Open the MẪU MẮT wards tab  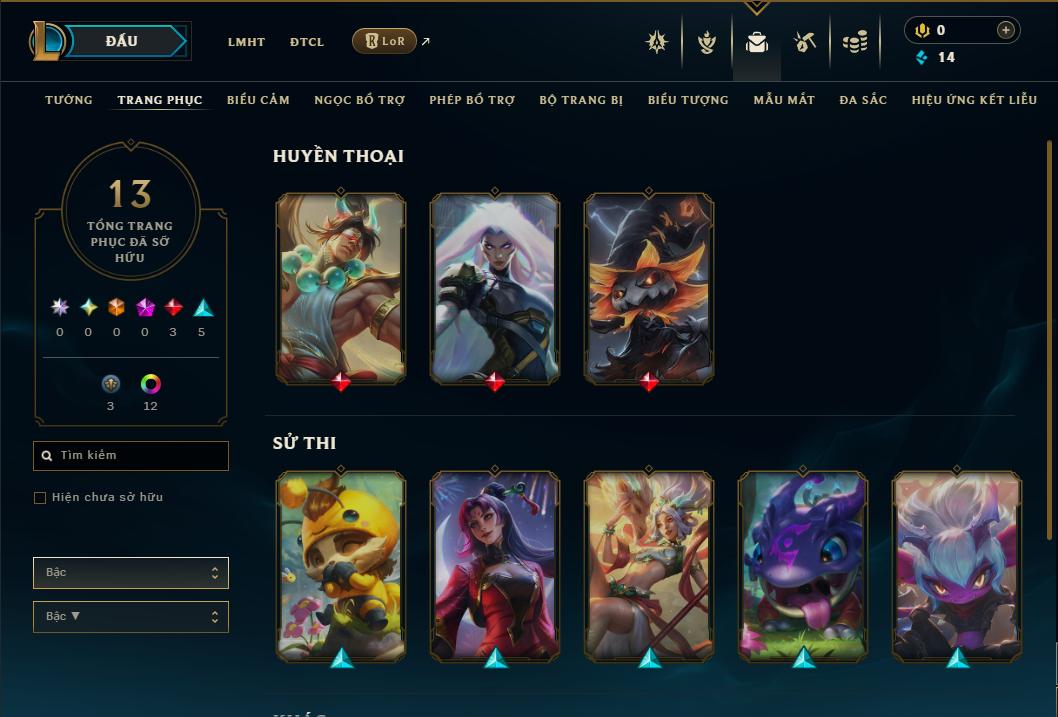(784, 100)
